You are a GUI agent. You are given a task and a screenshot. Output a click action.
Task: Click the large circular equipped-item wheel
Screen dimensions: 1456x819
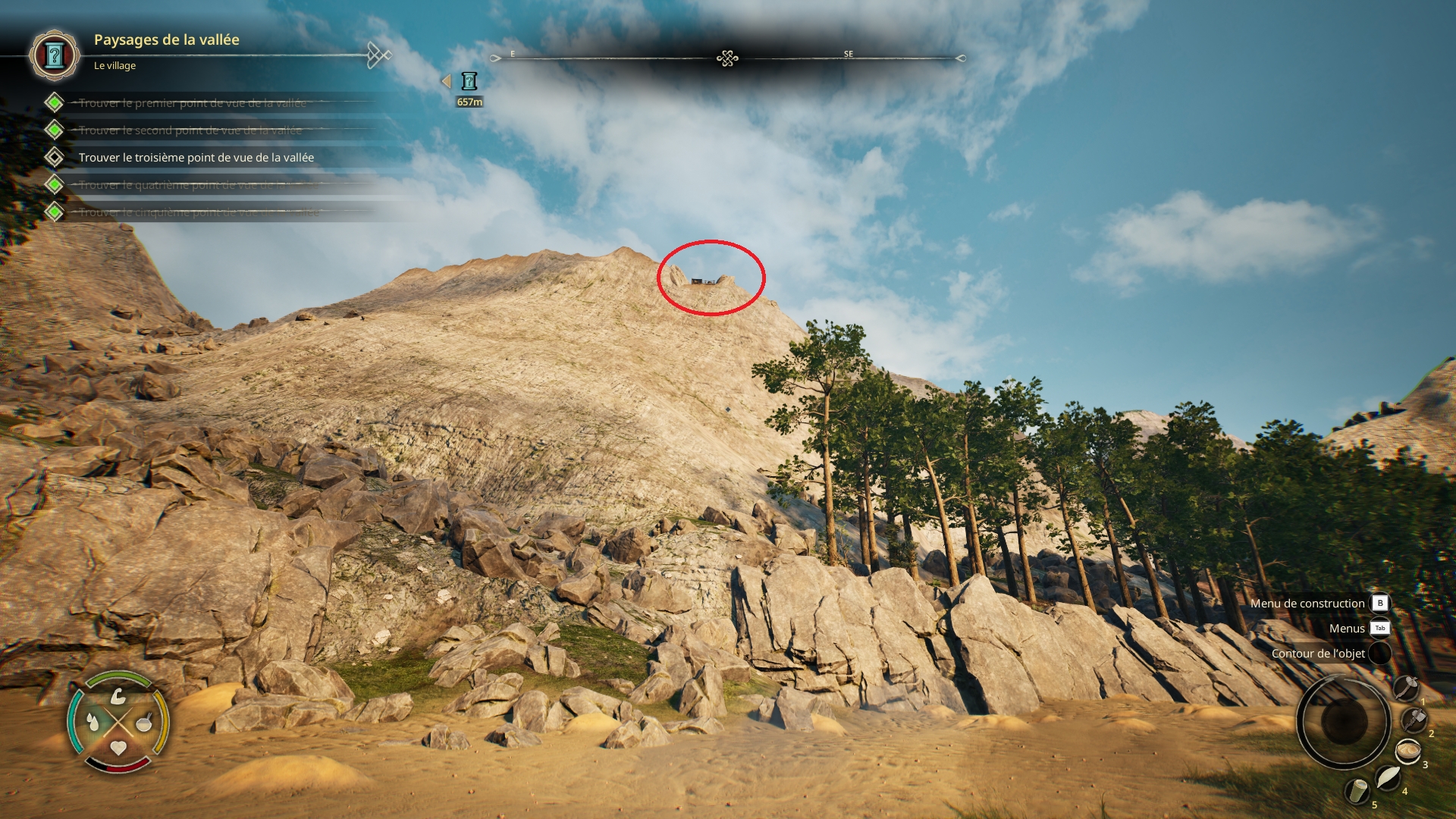pos(1343,720)
